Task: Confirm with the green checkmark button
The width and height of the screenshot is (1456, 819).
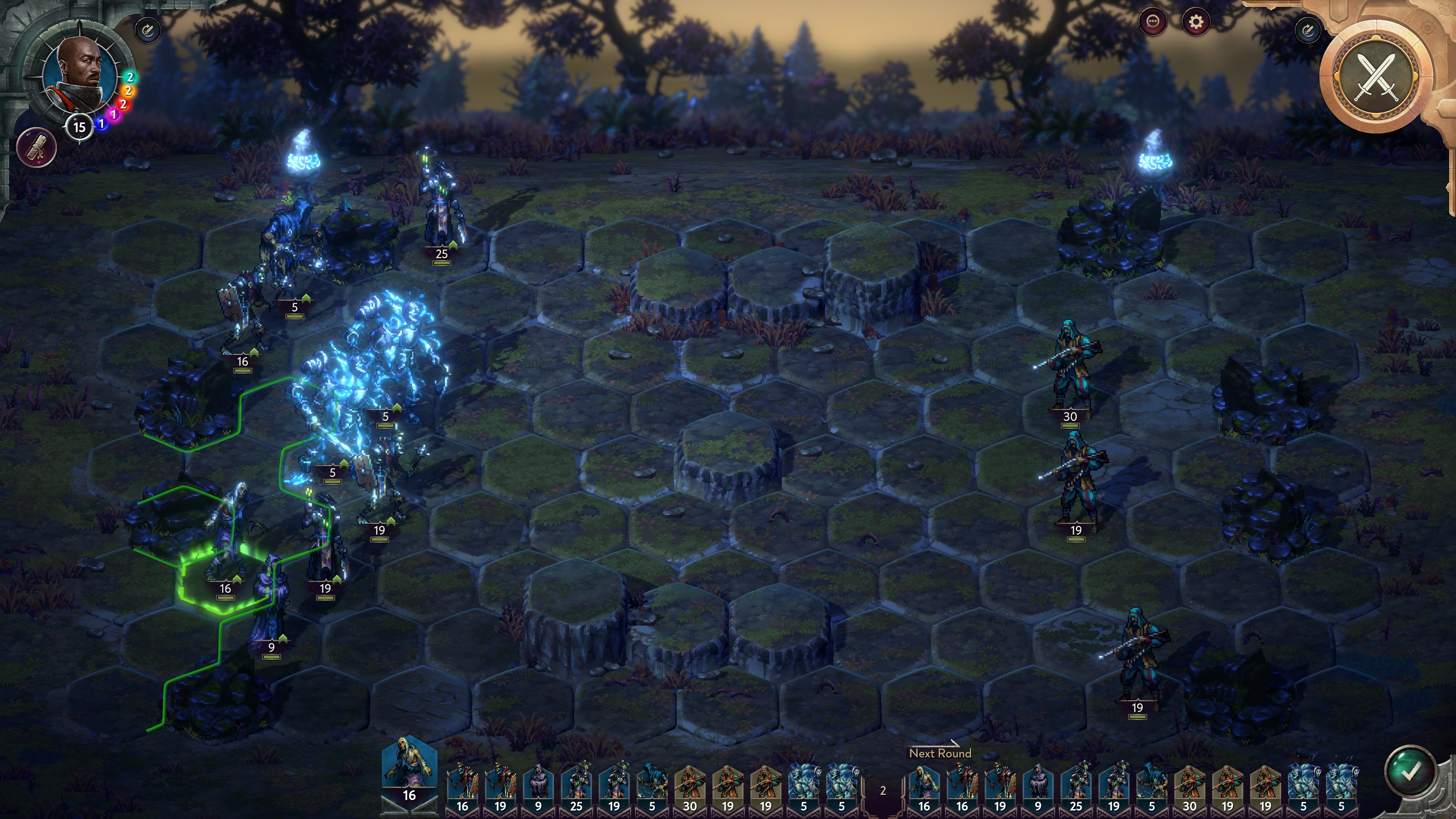Action: tap(1410, 772)
